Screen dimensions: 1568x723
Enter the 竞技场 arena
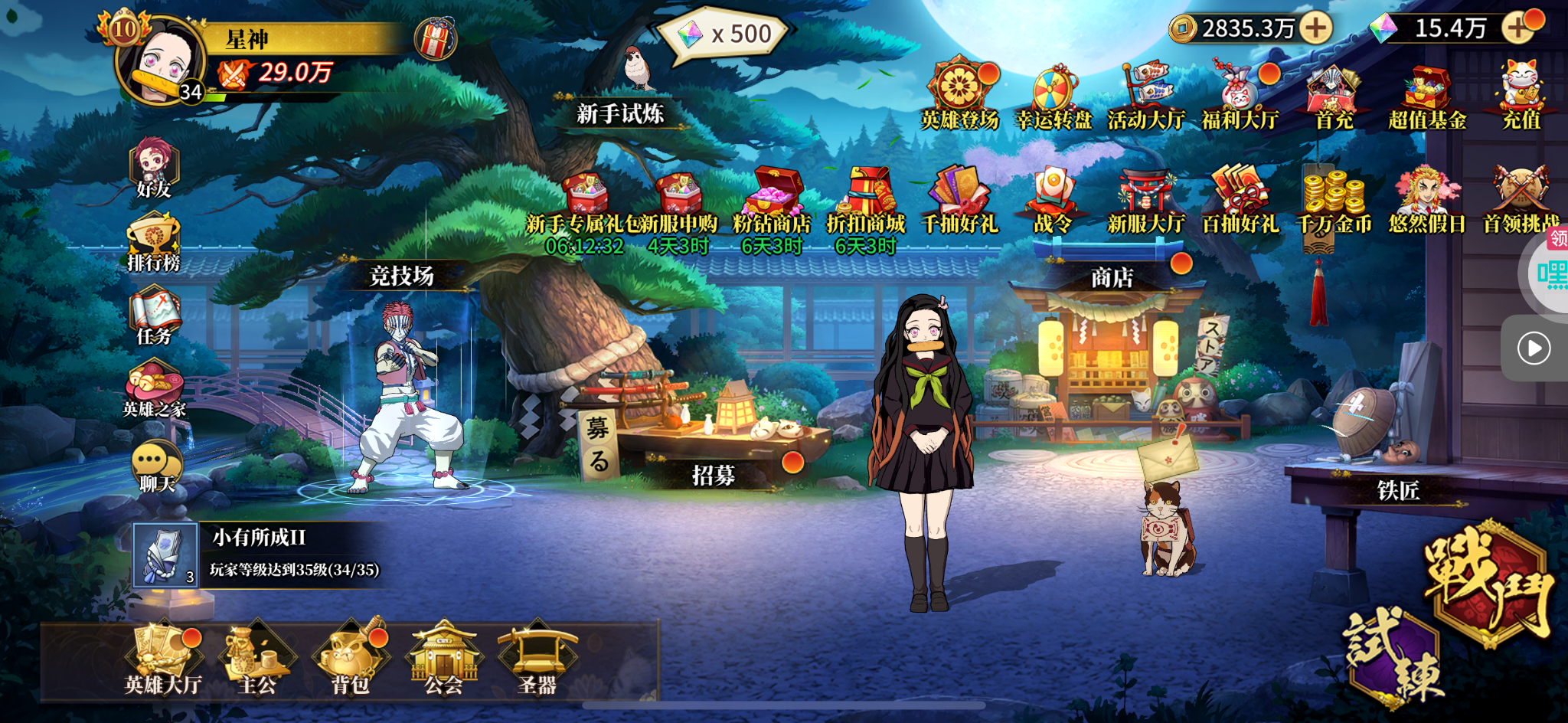click(401, 276)
